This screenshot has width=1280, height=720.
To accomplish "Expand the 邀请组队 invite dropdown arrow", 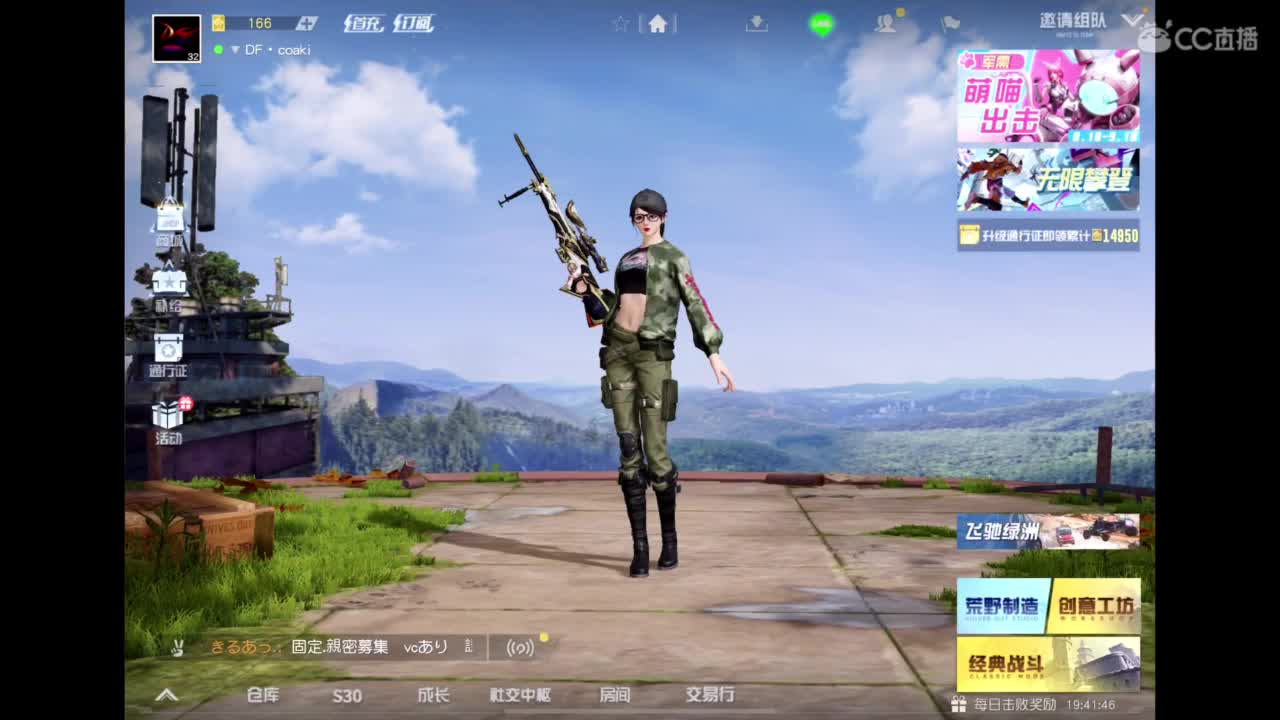I will click(1131, 18).
